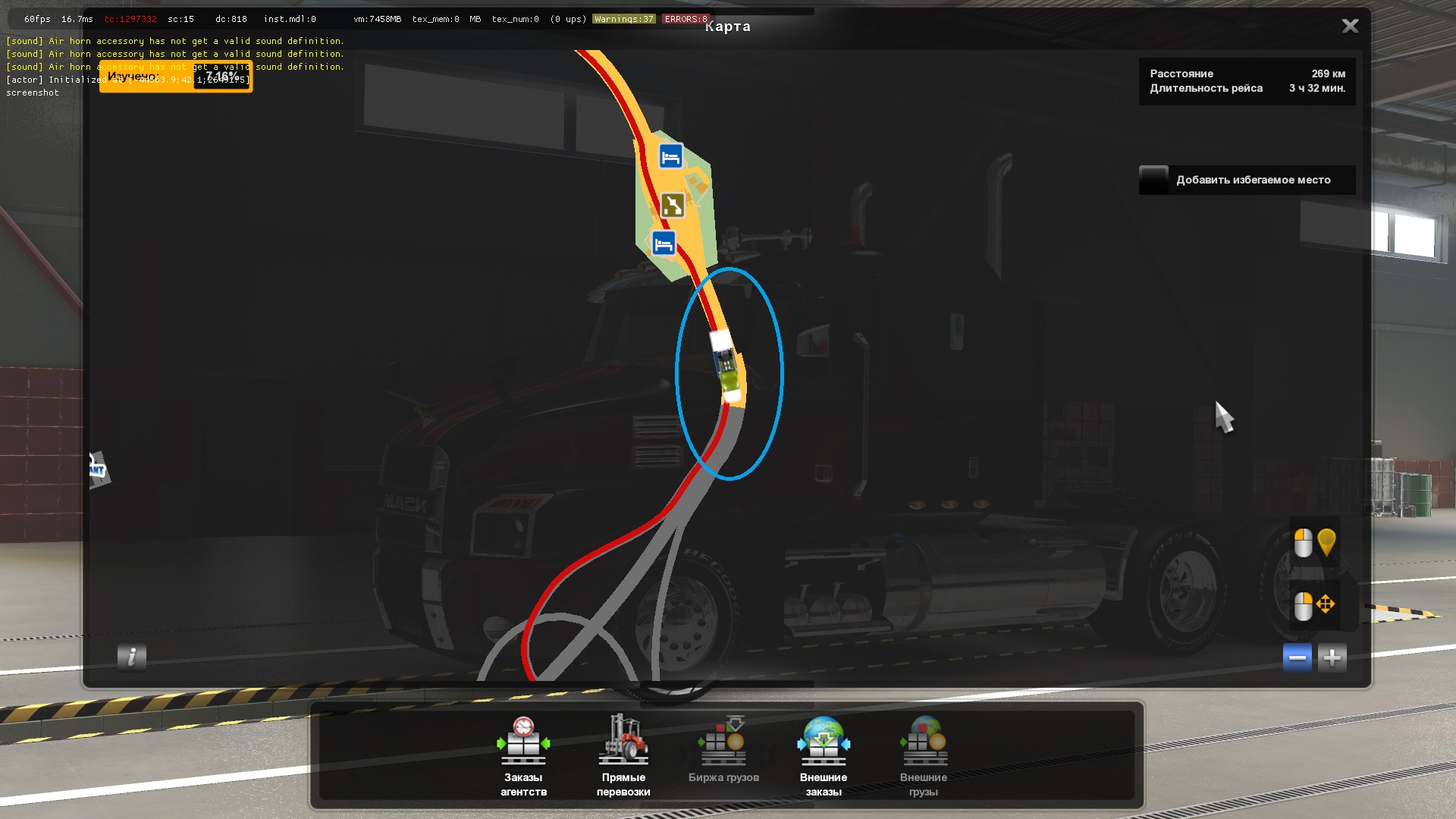
Task: Click "Добавить избегаемое место" button
Action: [x=1247, y=180]
